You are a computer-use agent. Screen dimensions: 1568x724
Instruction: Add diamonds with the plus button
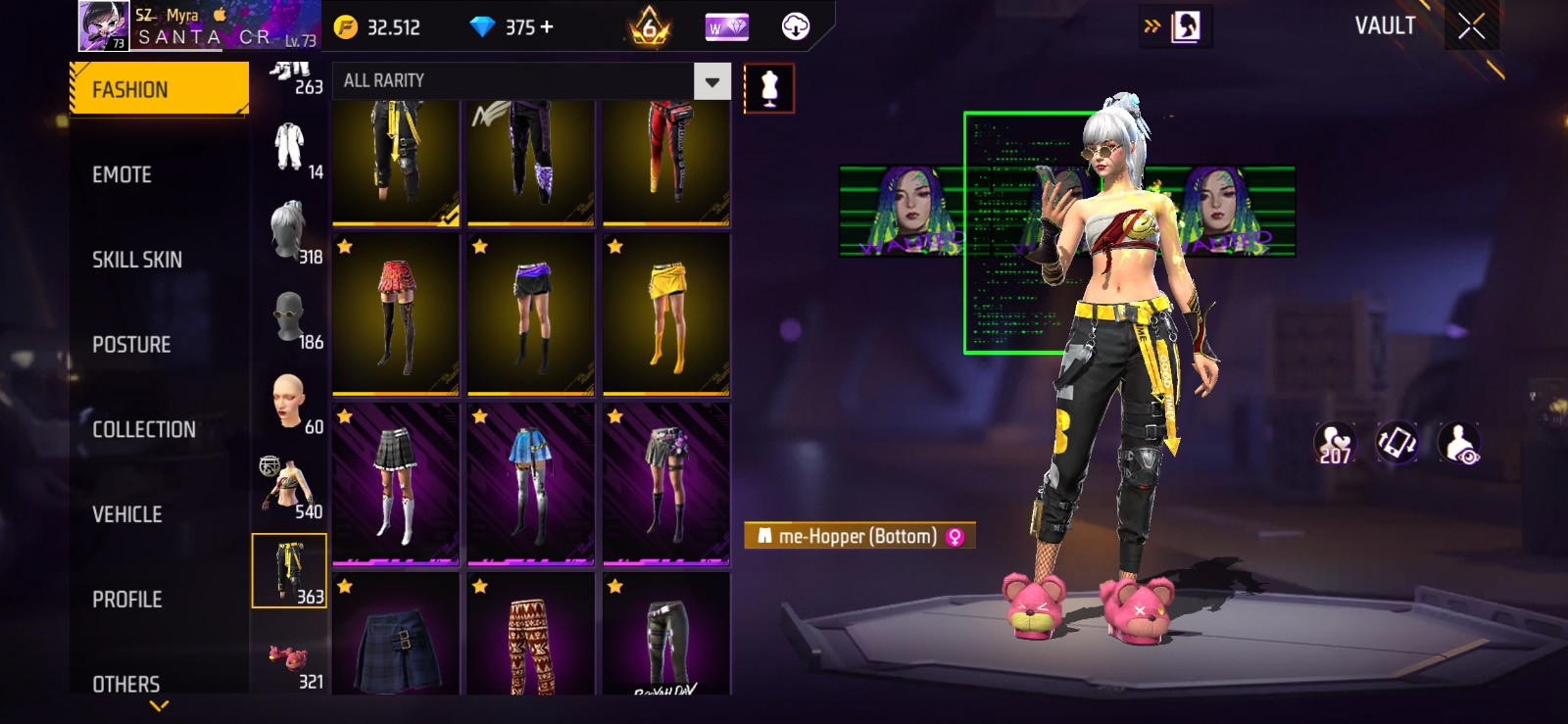pyautogui.click(x=547, y=27)
